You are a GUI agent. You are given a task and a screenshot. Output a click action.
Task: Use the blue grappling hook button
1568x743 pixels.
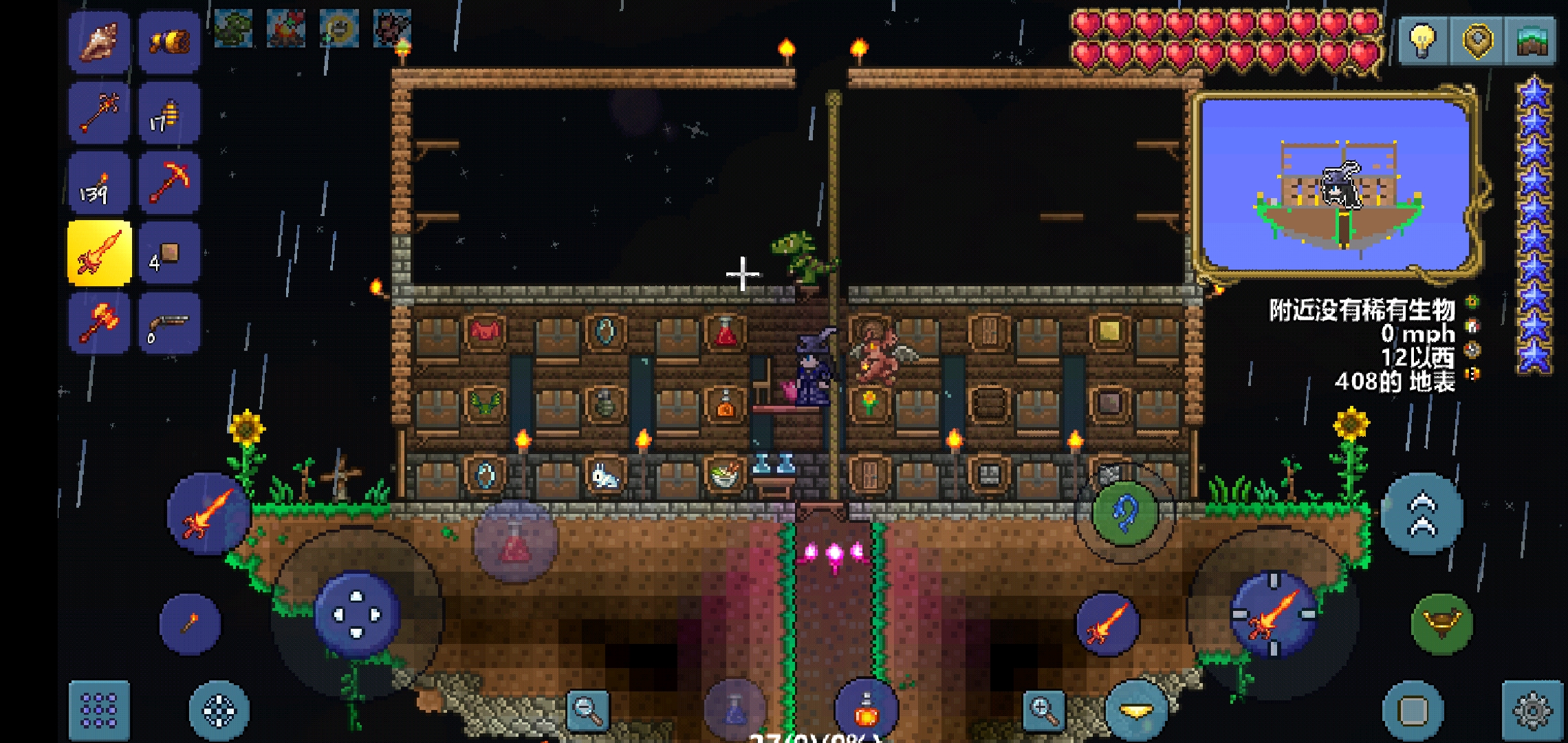click(1124, 513)
